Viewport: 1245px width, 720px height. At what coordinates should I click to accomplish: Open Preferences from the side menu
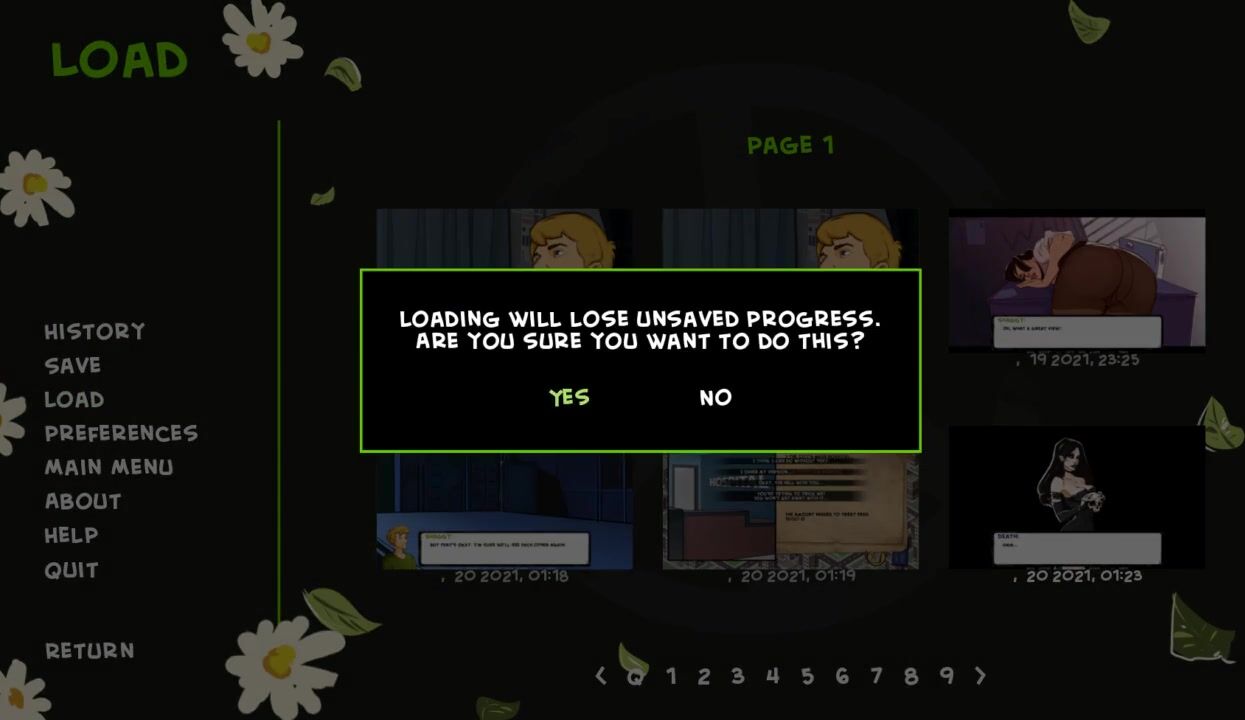tap(121, 433)
